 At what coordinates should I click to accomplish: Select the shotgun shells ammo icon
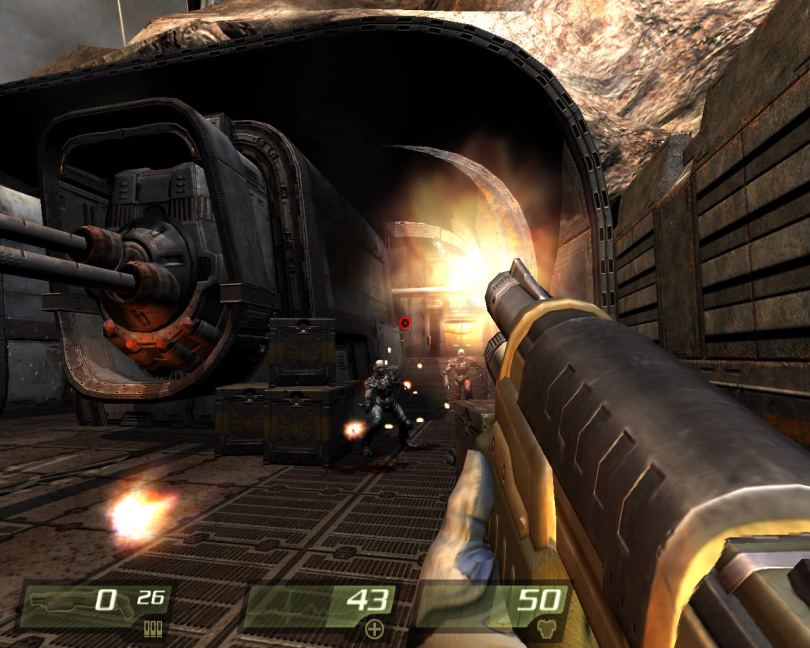point(153,629)
